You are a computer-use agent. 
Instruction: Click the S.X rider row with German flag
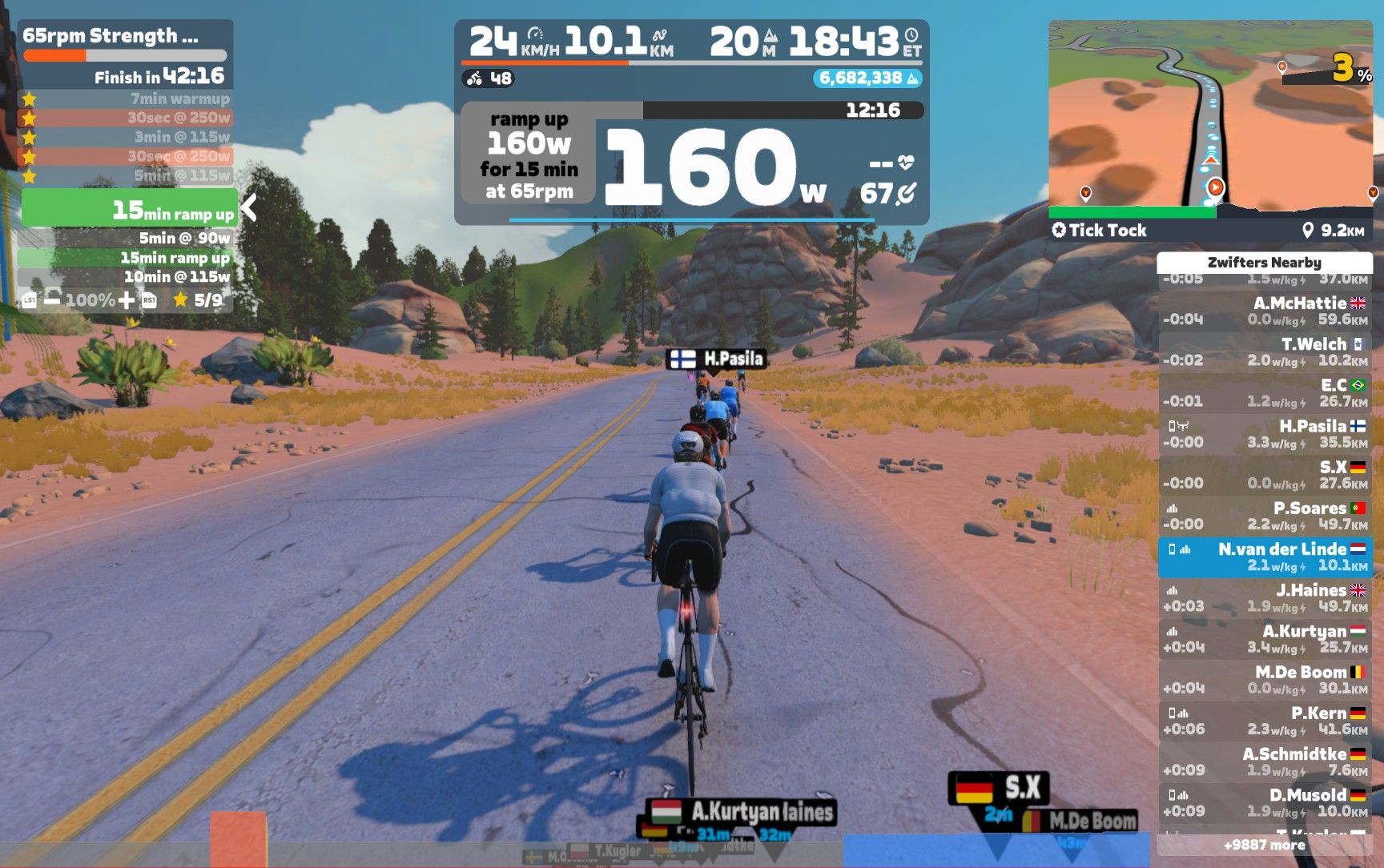pos(1265,475)
